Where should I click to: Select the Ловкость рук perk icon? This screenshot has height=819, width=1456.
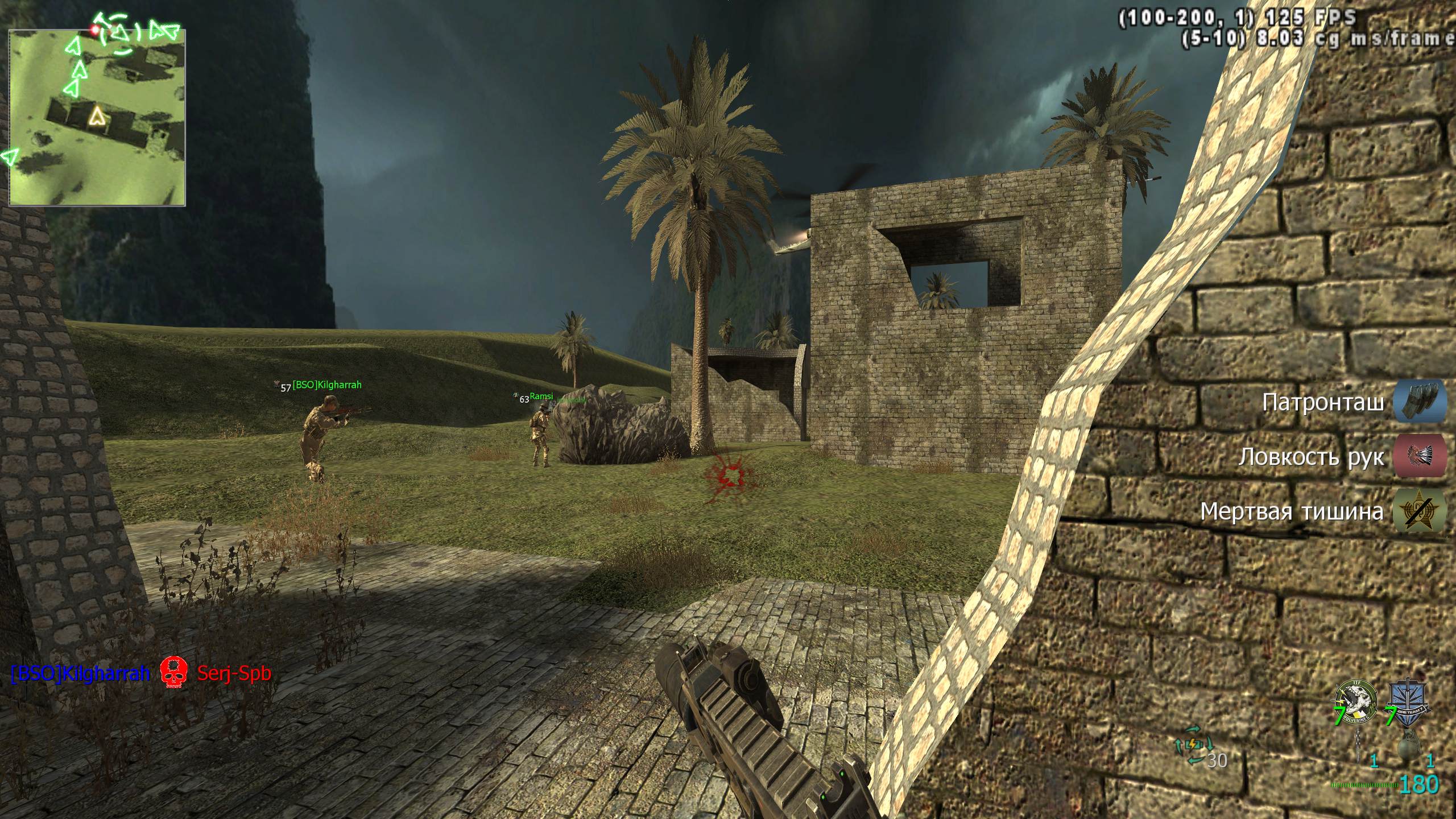(1420, 456)
